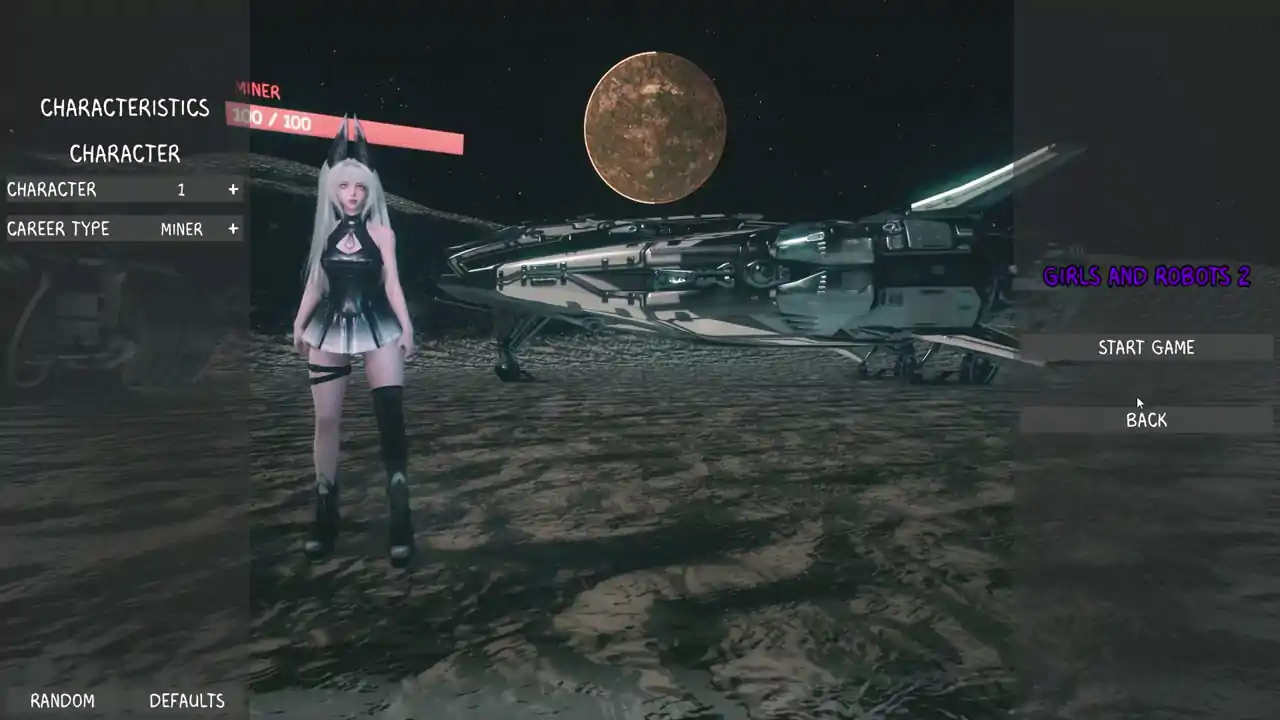Click the CHARACTER section heading

click(x=124, y=154)
